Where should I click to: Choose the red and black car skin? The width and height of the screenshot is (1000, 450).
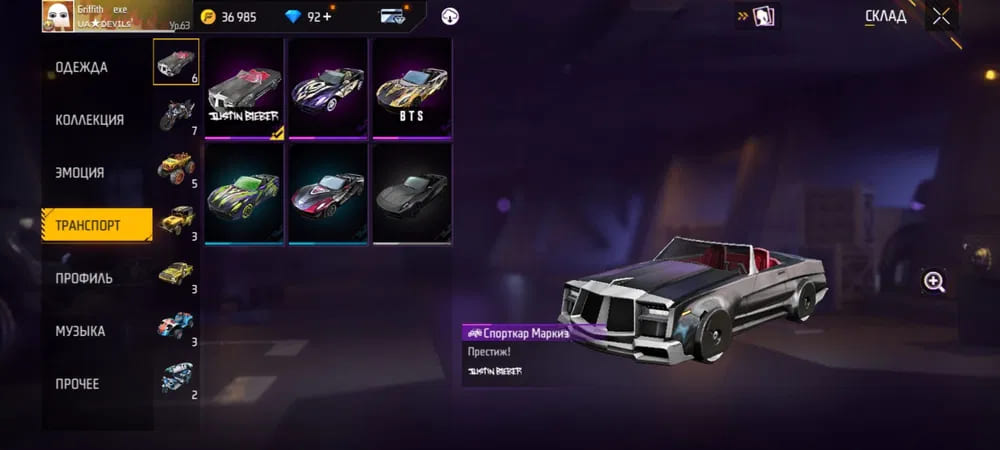click(x=329, y=193)
